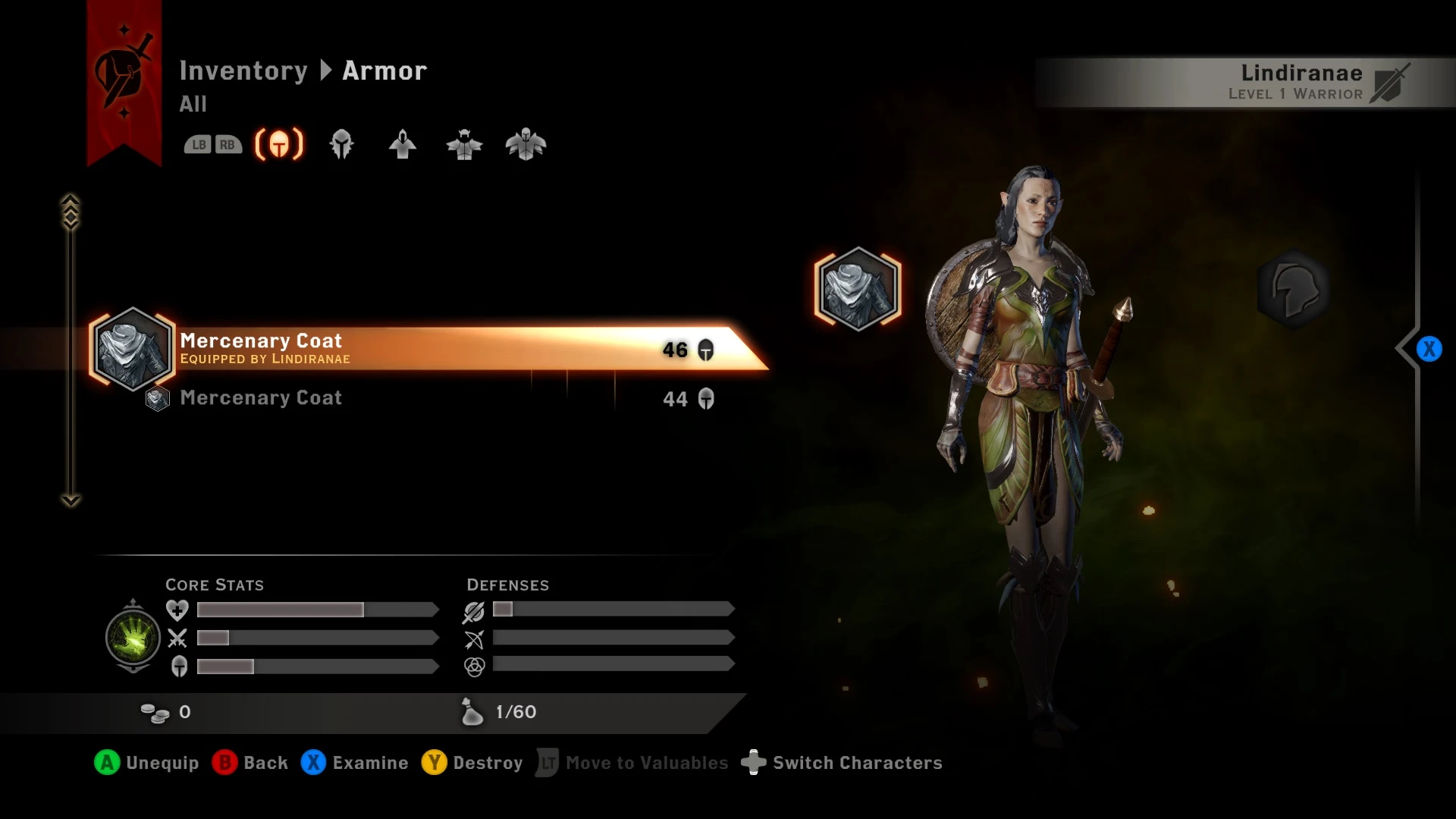Click the Inventory breadcrumb label
Viewport: 1456px width, 819px height.
click(244, 71)
